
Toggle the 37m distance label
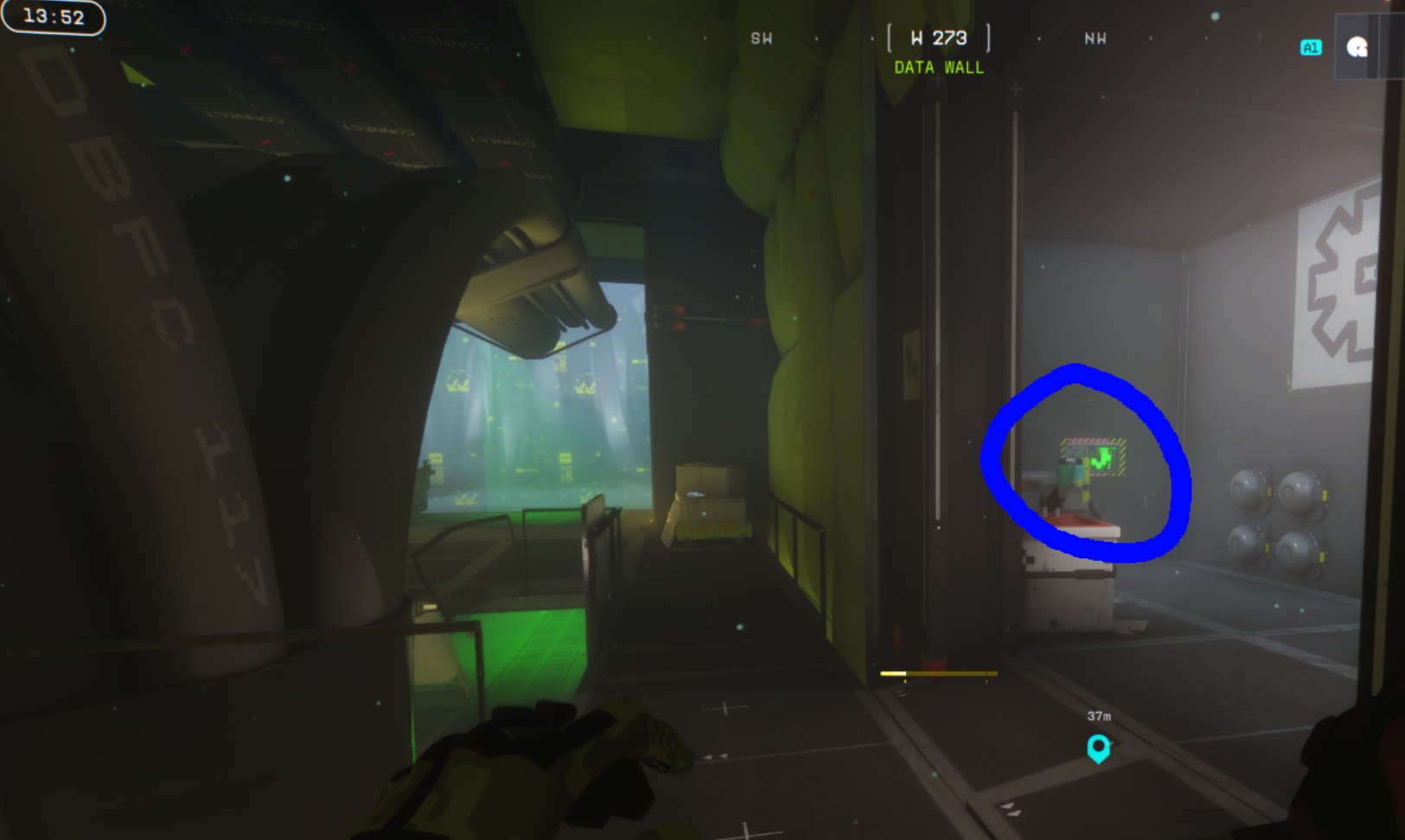pos(1098,714)
